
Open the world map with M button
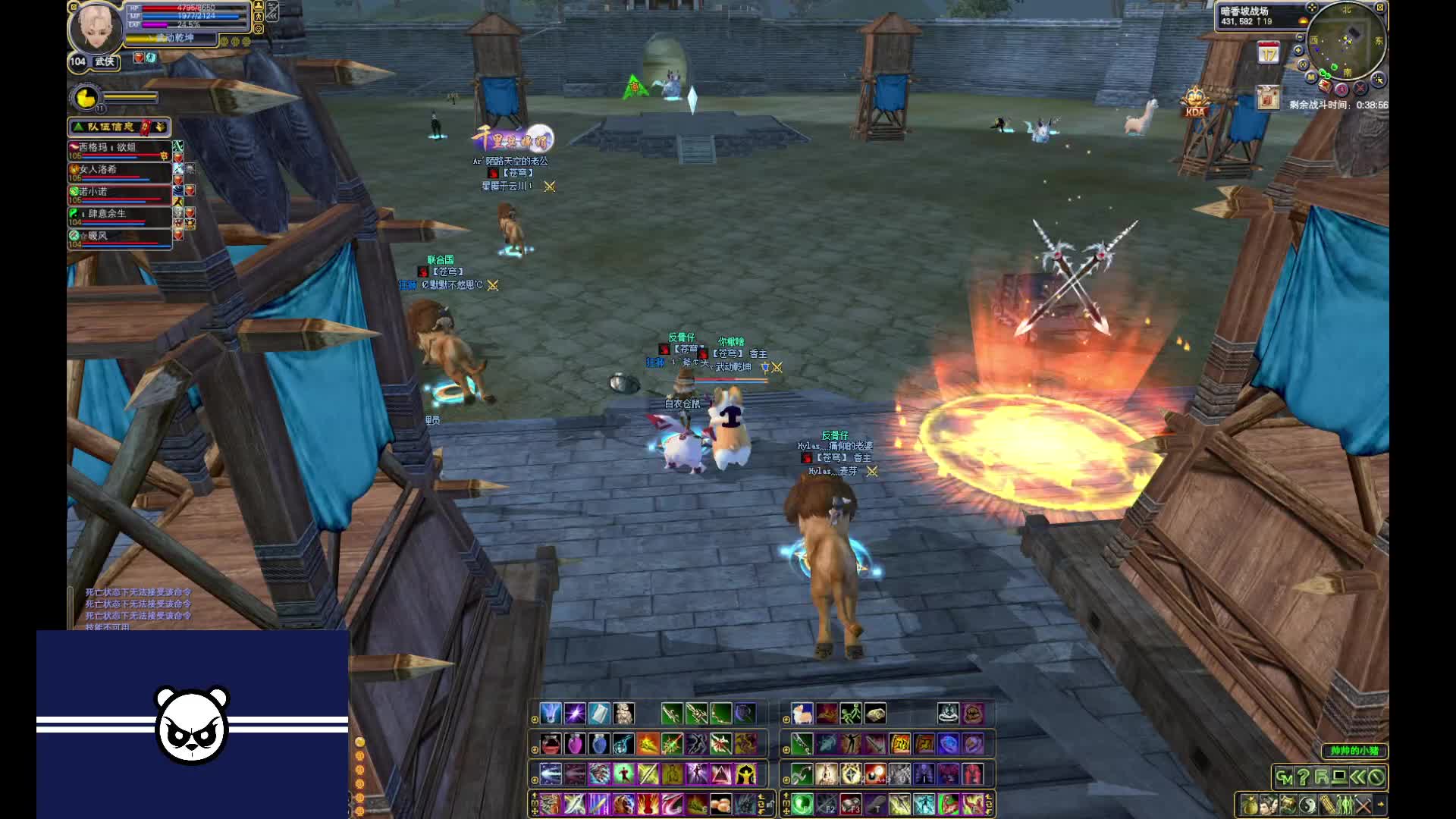coord(1311,77)
